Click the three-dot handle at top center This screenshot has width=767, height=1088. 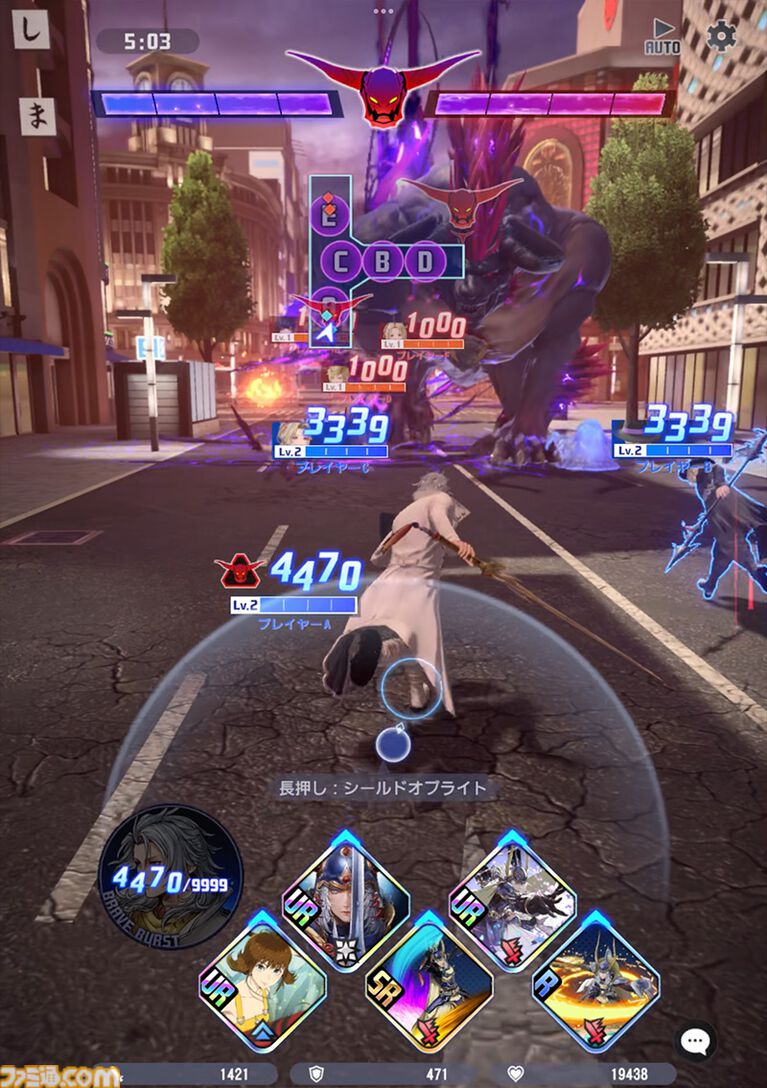click(x=383, y=11)
